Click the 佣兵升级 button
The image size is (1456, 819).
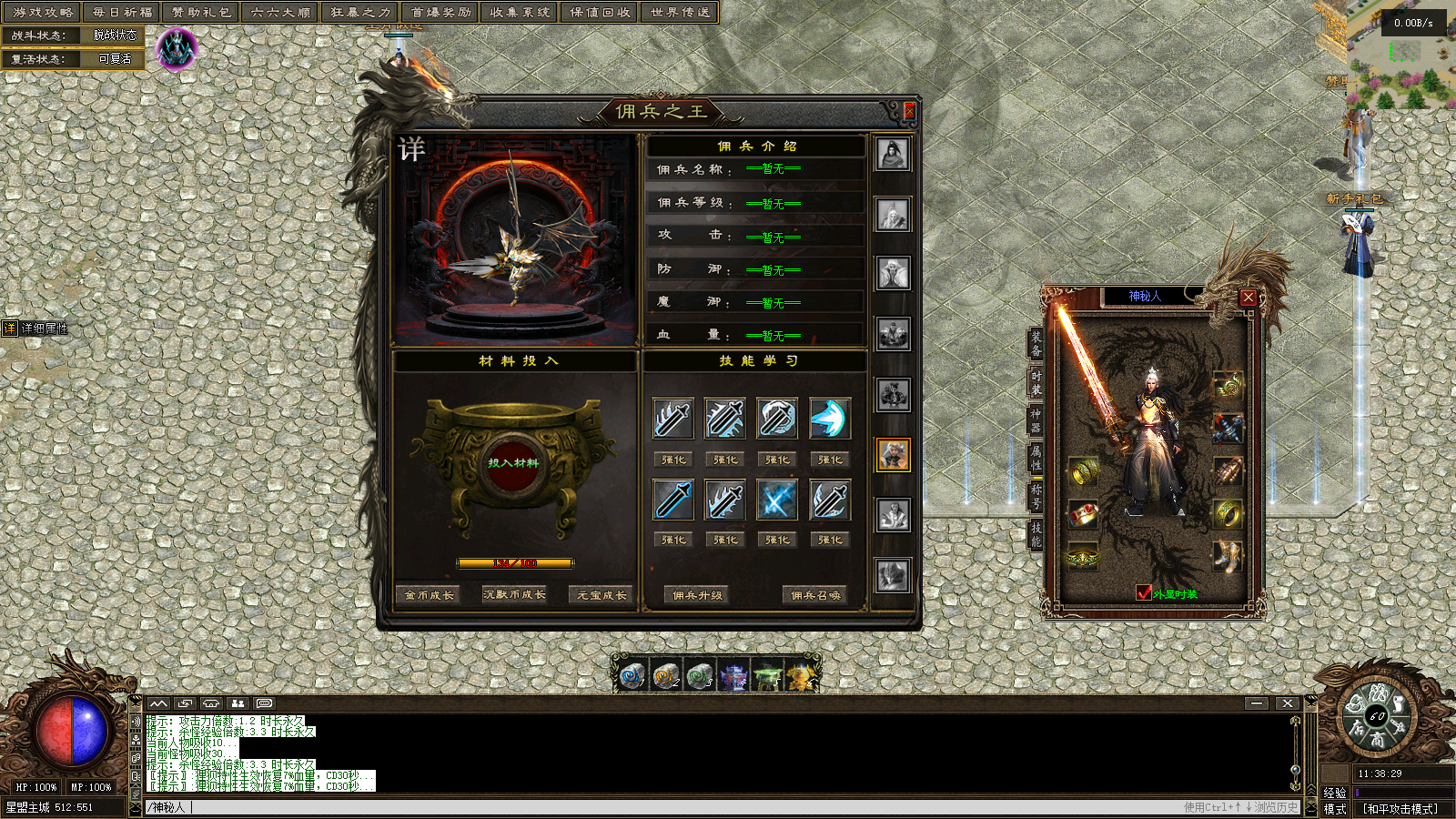point(697,595)
